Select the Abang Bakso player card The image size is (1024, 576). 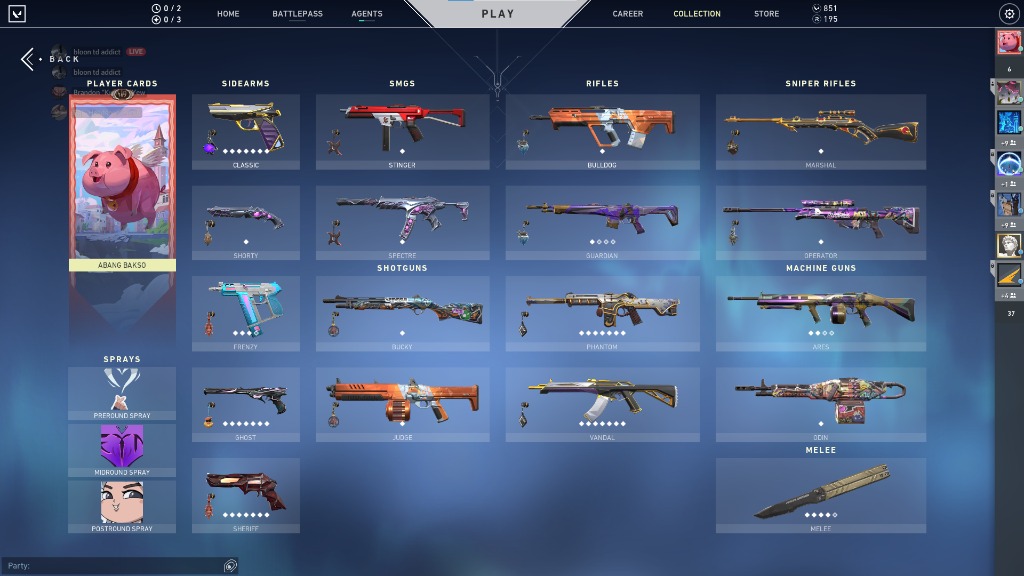(x=122, y=182)
